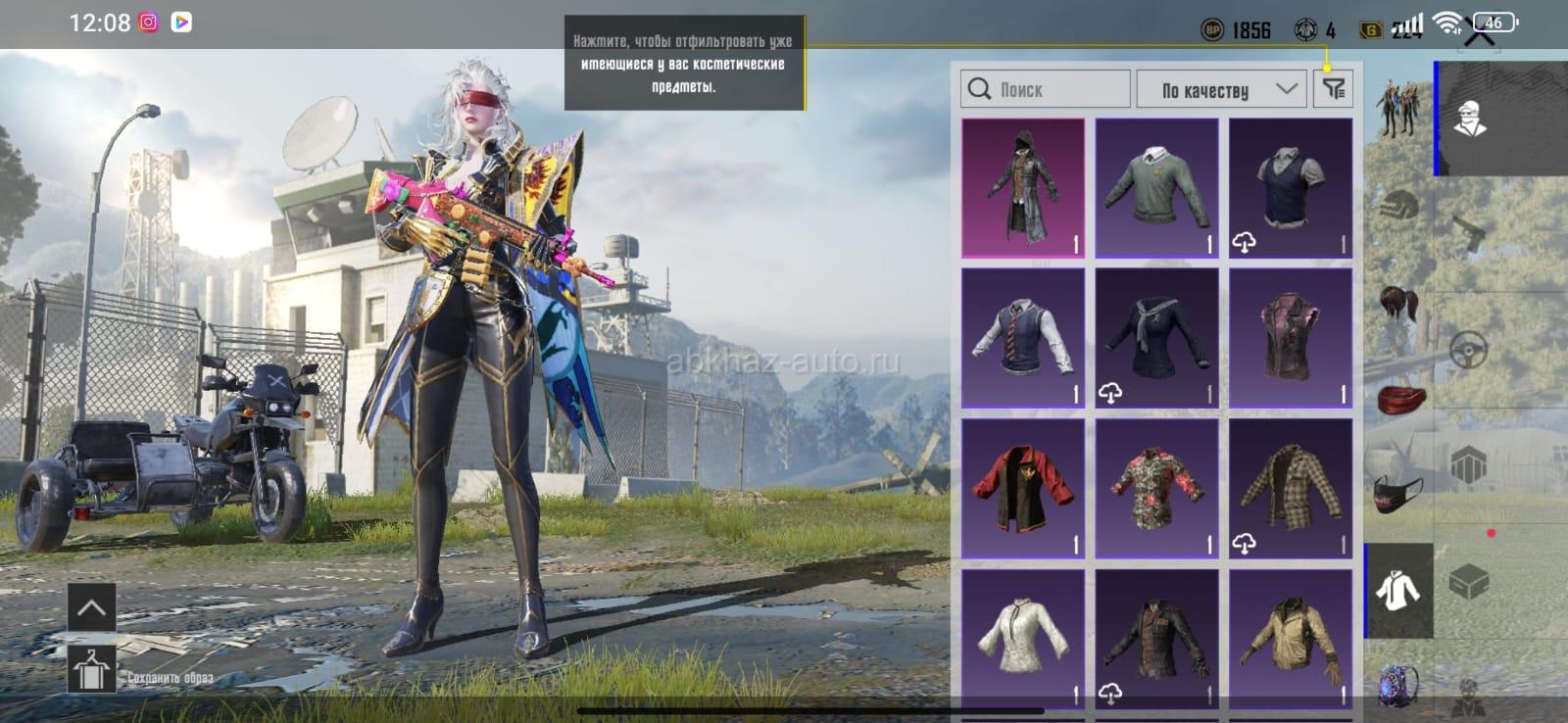Switch to the pistol weapons tab

[x=1469, y=233]
